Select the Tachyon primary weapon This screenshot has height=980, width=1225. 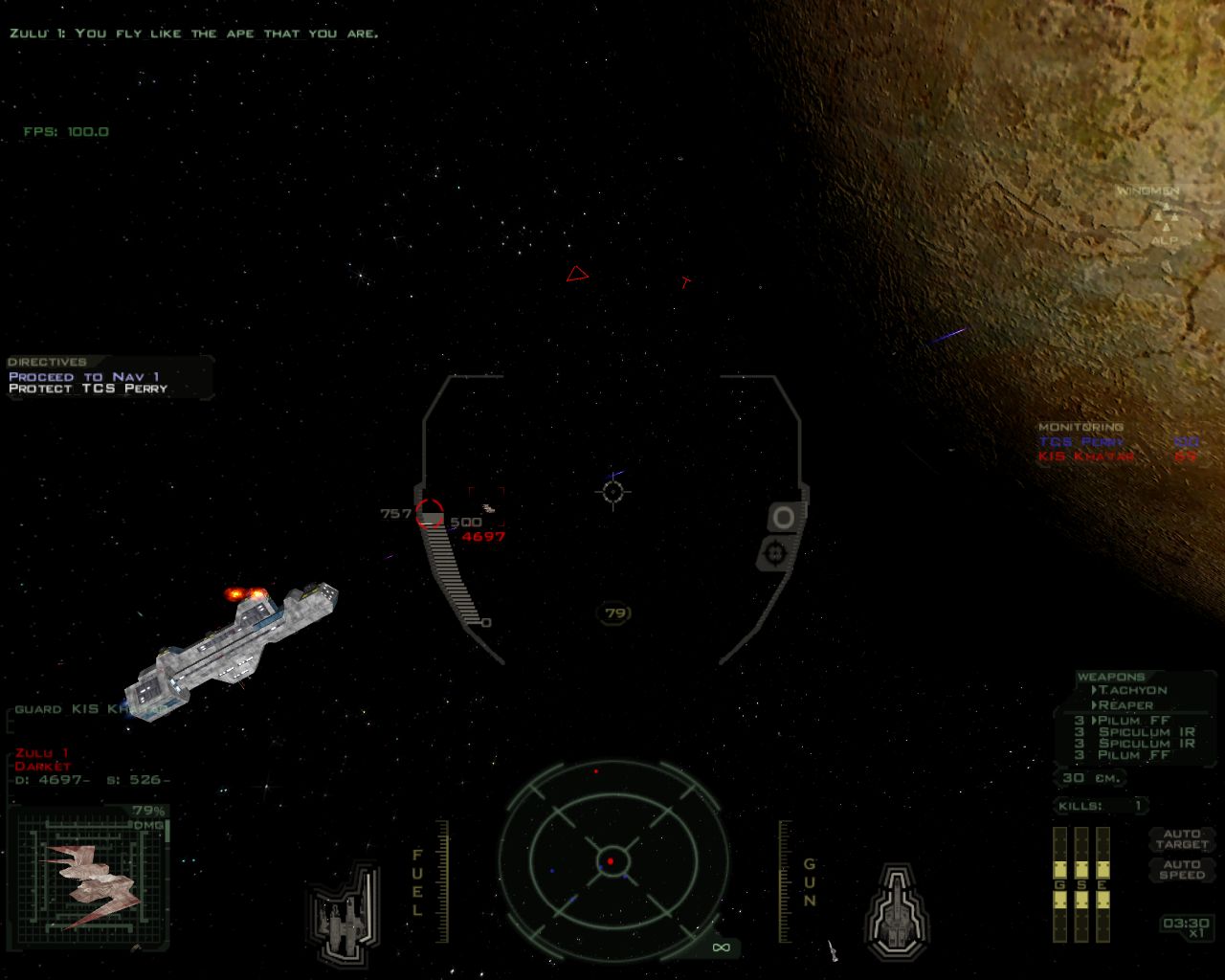point(1132,690)
